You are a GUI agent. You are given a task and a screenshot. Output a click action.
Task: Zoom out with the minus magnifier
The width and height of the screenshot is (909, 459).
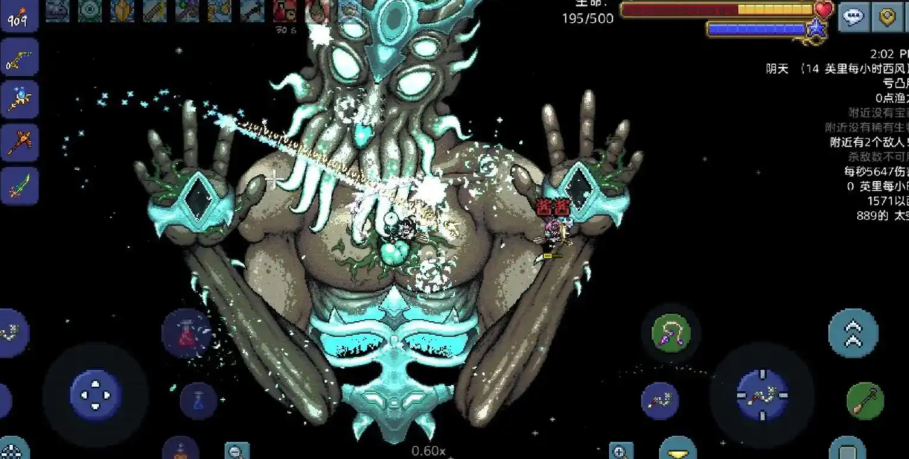tap(237, 451)
